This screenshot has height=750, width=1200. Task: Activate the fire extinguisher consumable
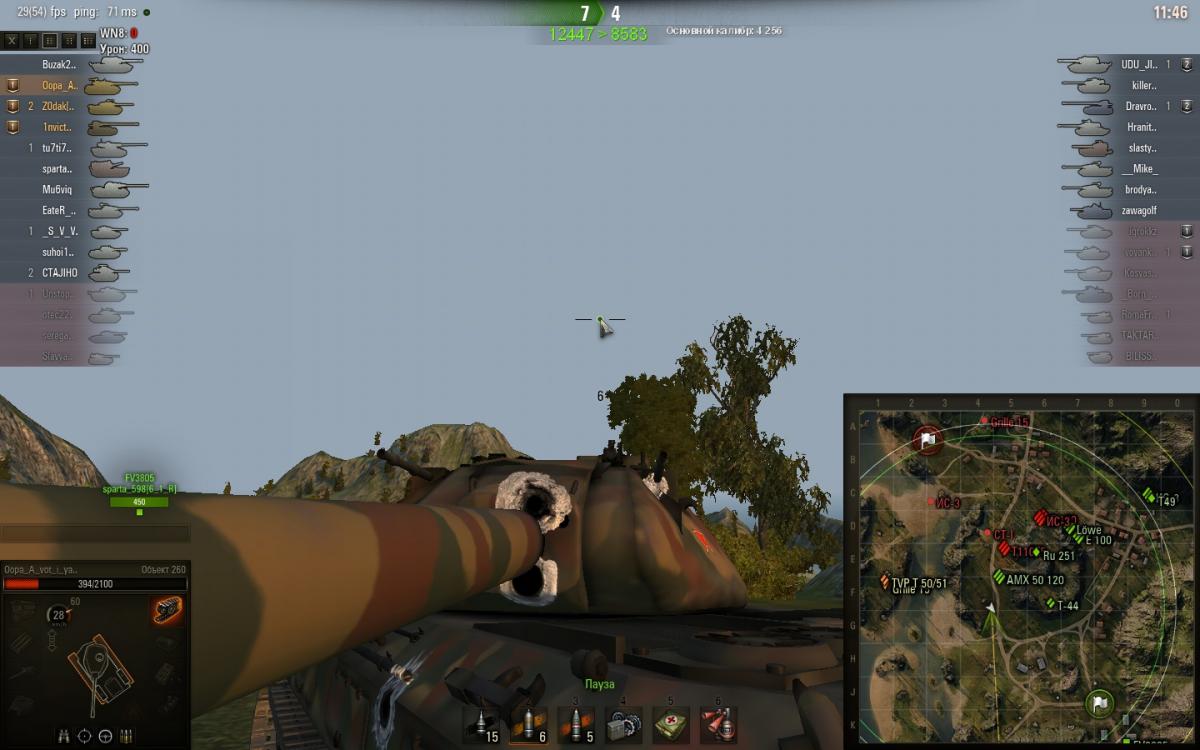pyautogui.click(x=718, y=724)
